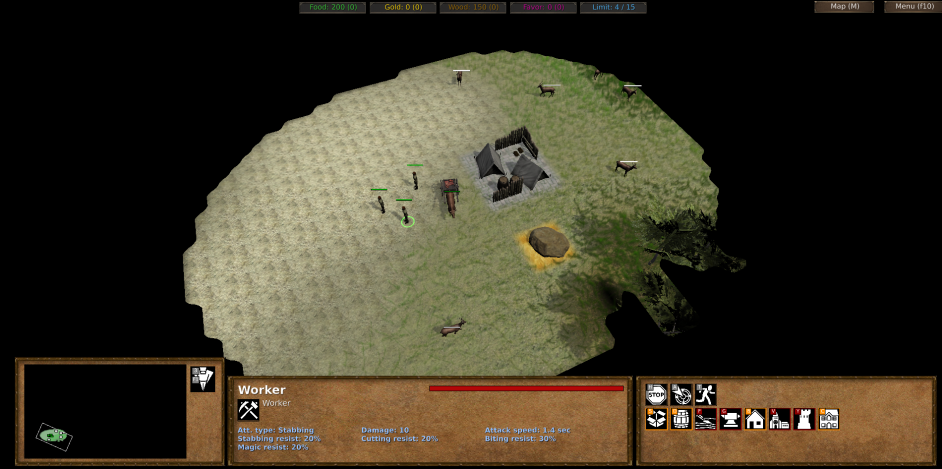Build the anvil smithy icon
Viewport: 942px width, 469px height.
730,419
